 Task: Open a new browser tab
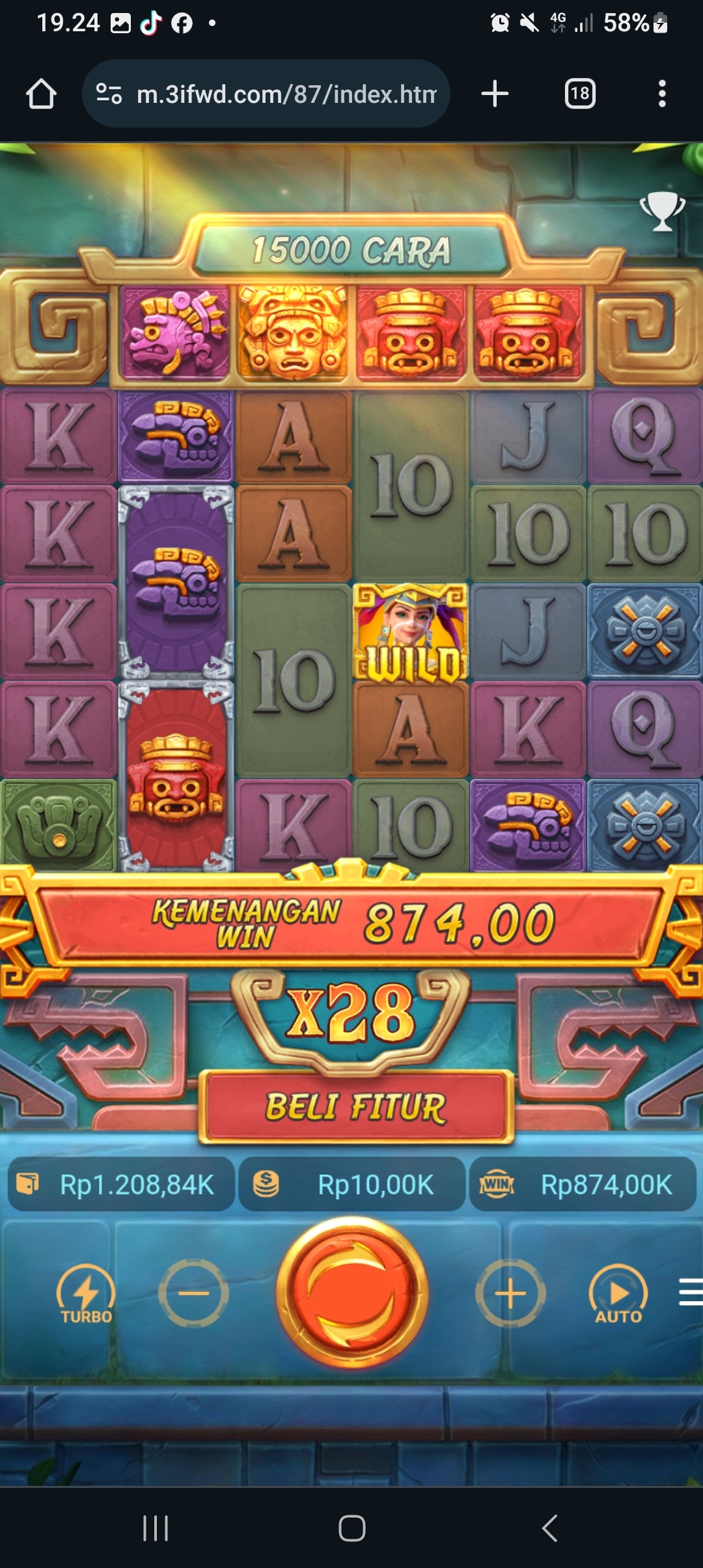(495, 94)
